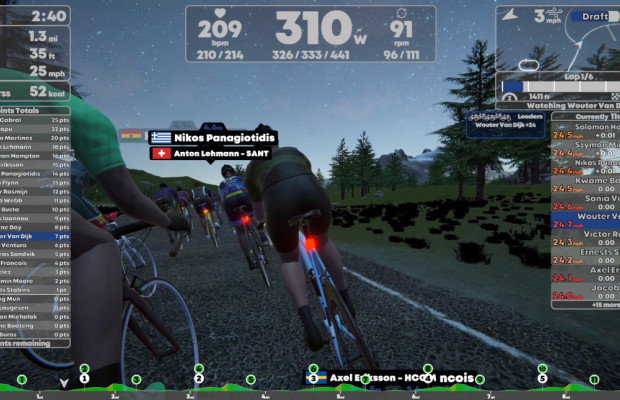
Task: Select Solomon in the nearby riders list
Action: tap(596, 130)
